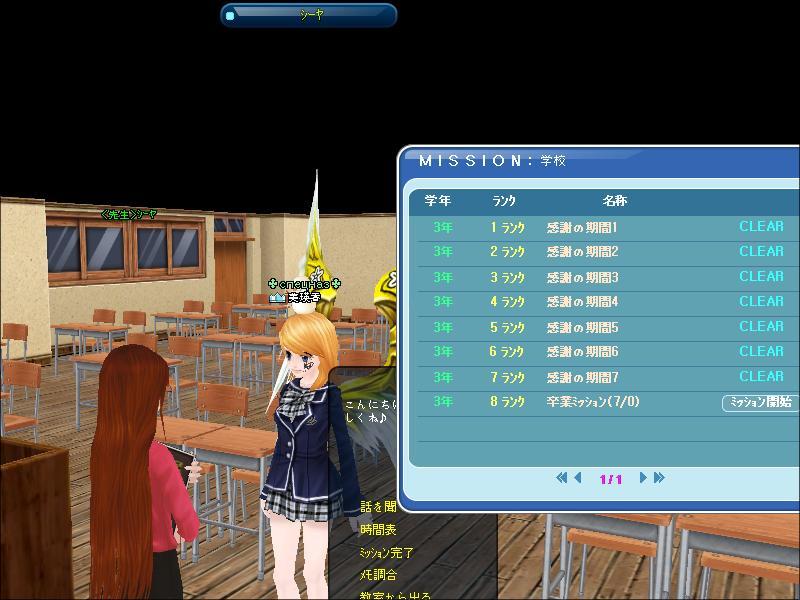
Task: Leave the classroom via 教室から出る
Action: coord(395,596)
